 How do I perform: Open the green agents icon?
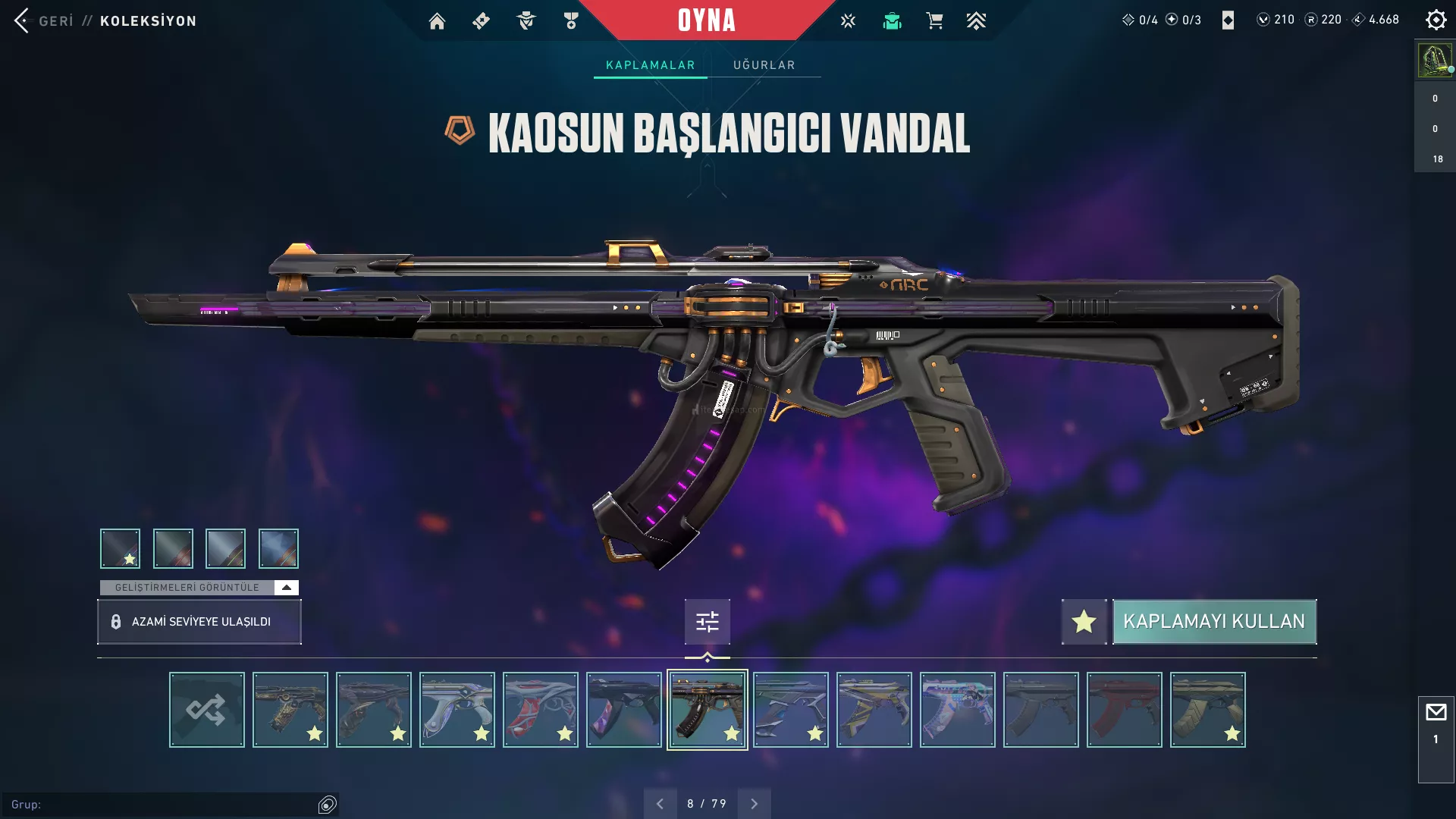[x=892, y=21]
